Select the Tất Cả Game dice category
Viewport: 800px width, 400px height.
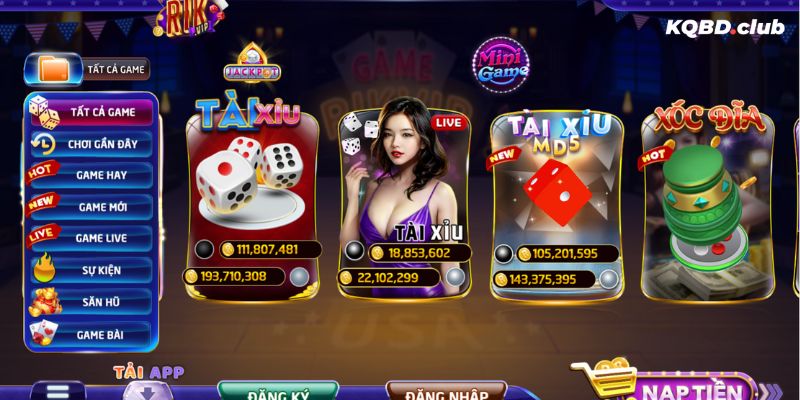[x=92, y=112]
